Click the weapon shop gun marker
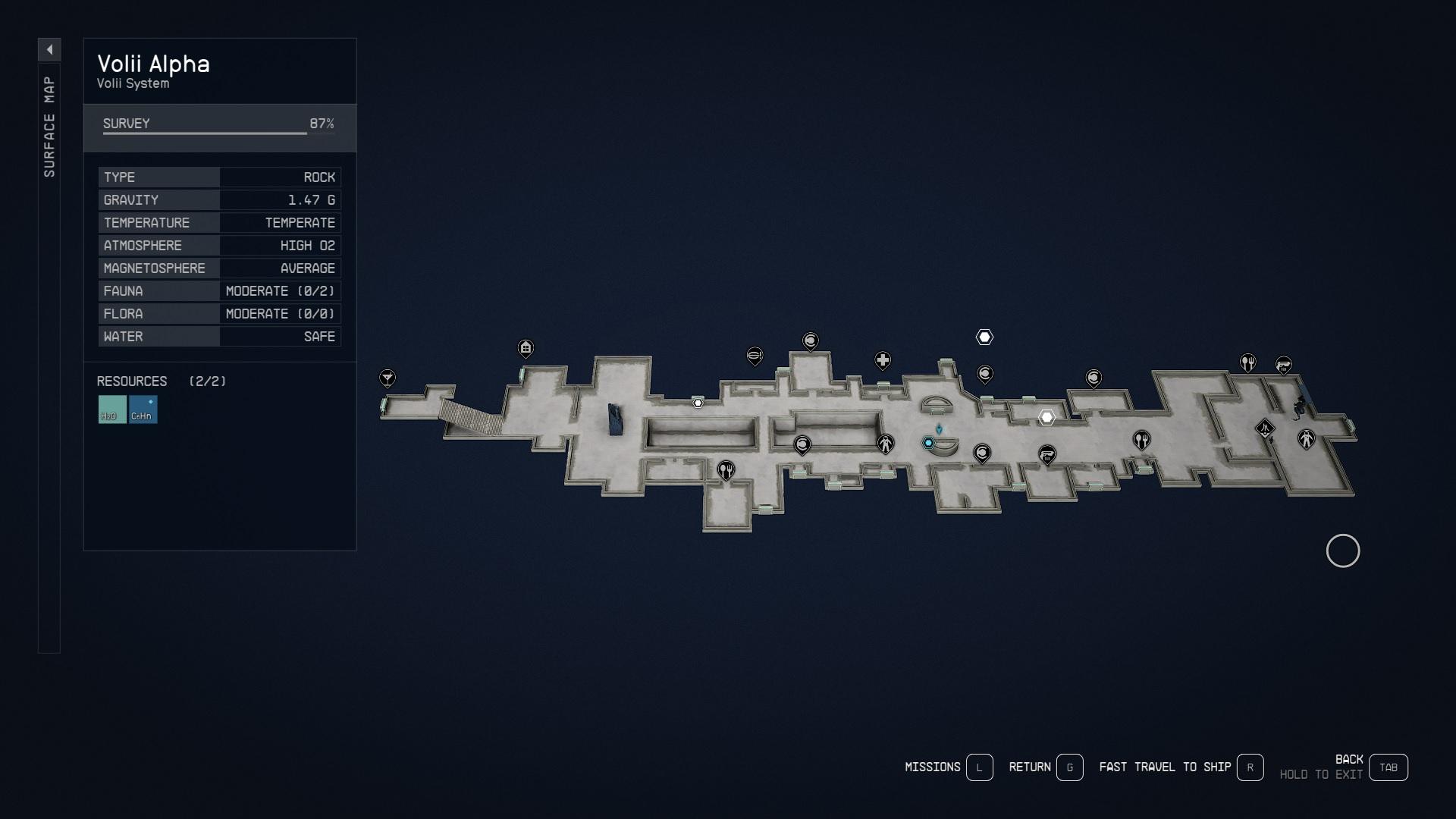Image resolution: width=1456 pixels, height=819 pixels. click(x=1047, y=453)
